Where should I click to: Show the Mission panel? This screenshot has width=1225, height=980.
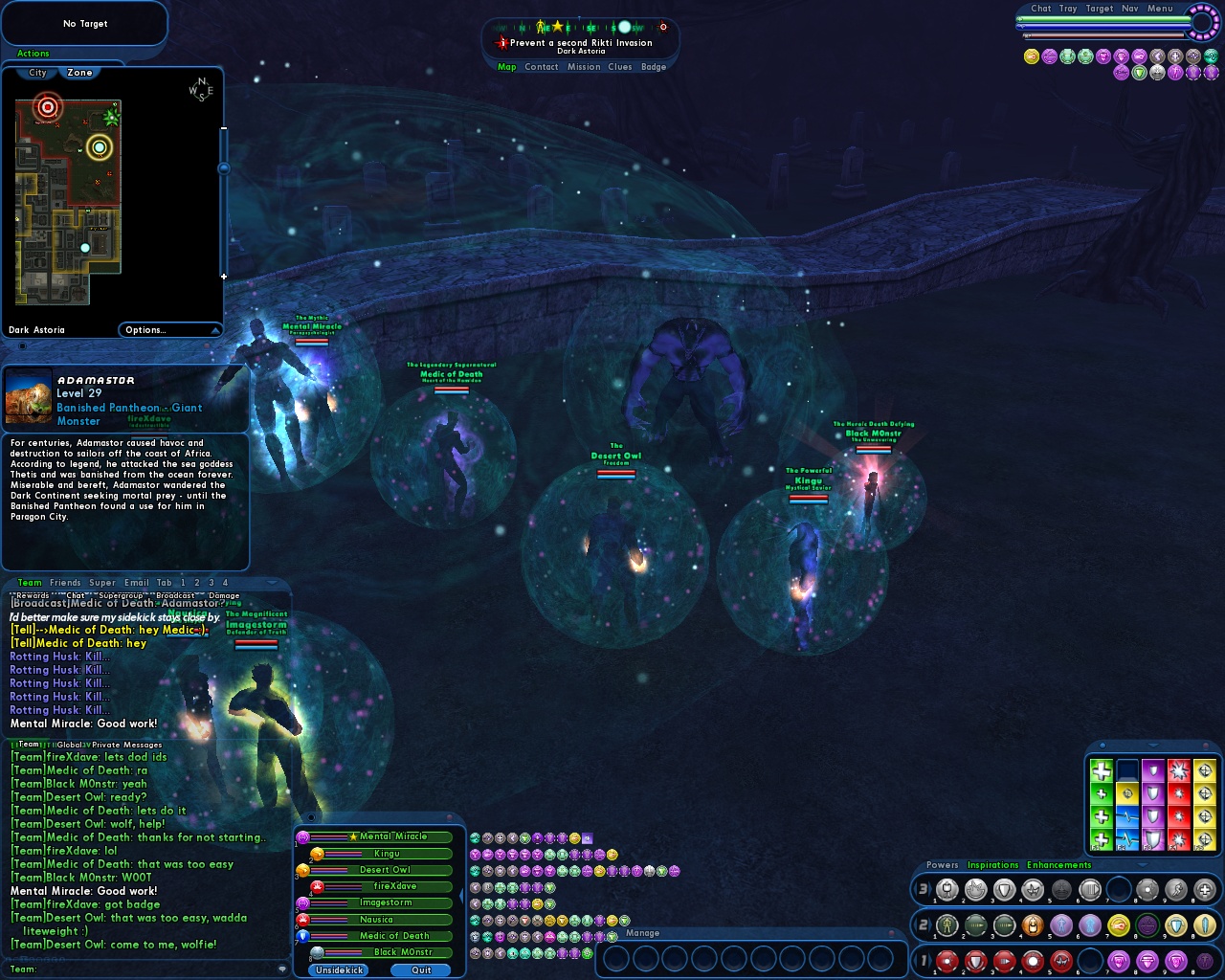coord(584,67)
